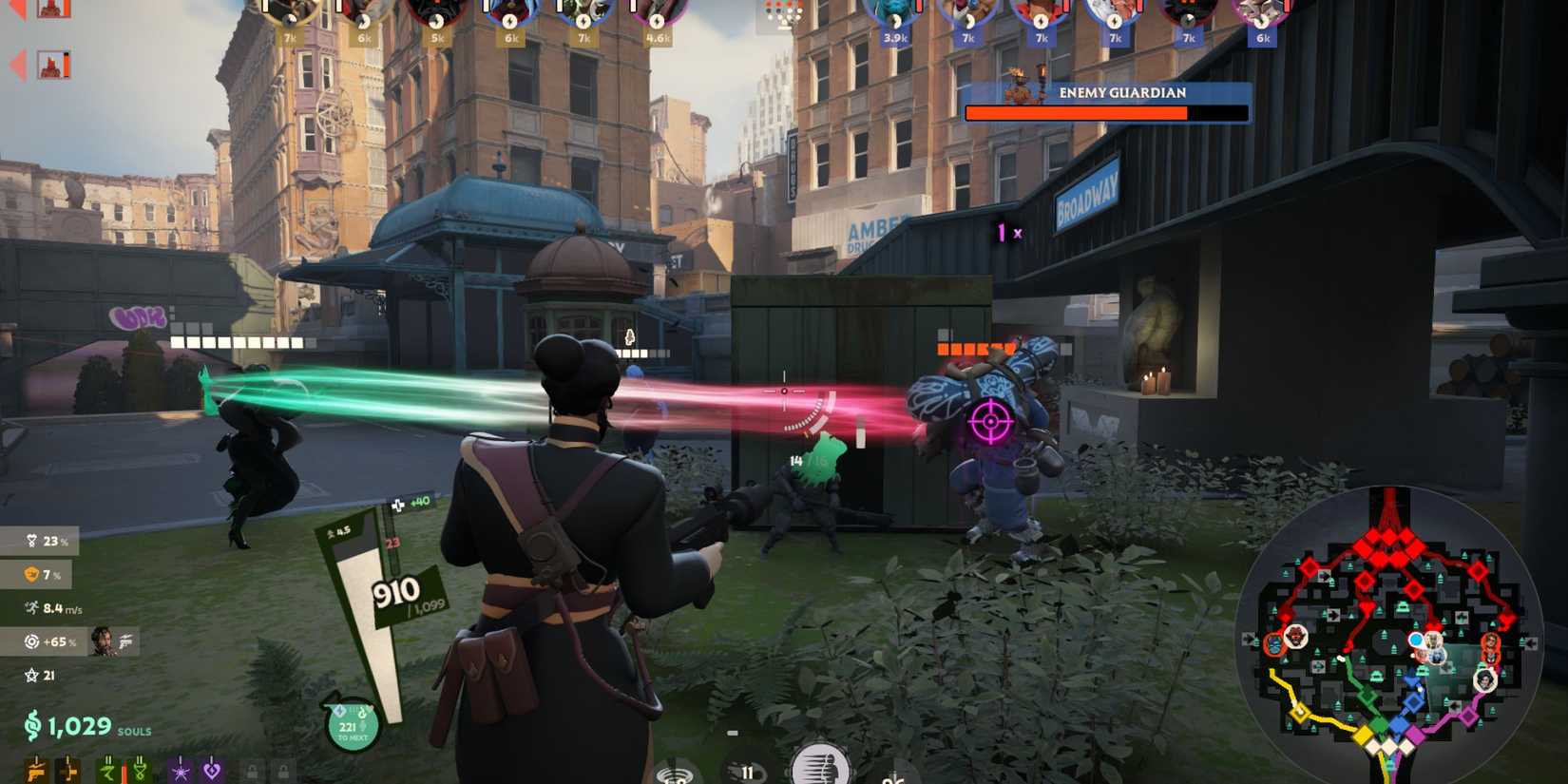Select the green vitality item with snake icon

click(x=140, y=770)
